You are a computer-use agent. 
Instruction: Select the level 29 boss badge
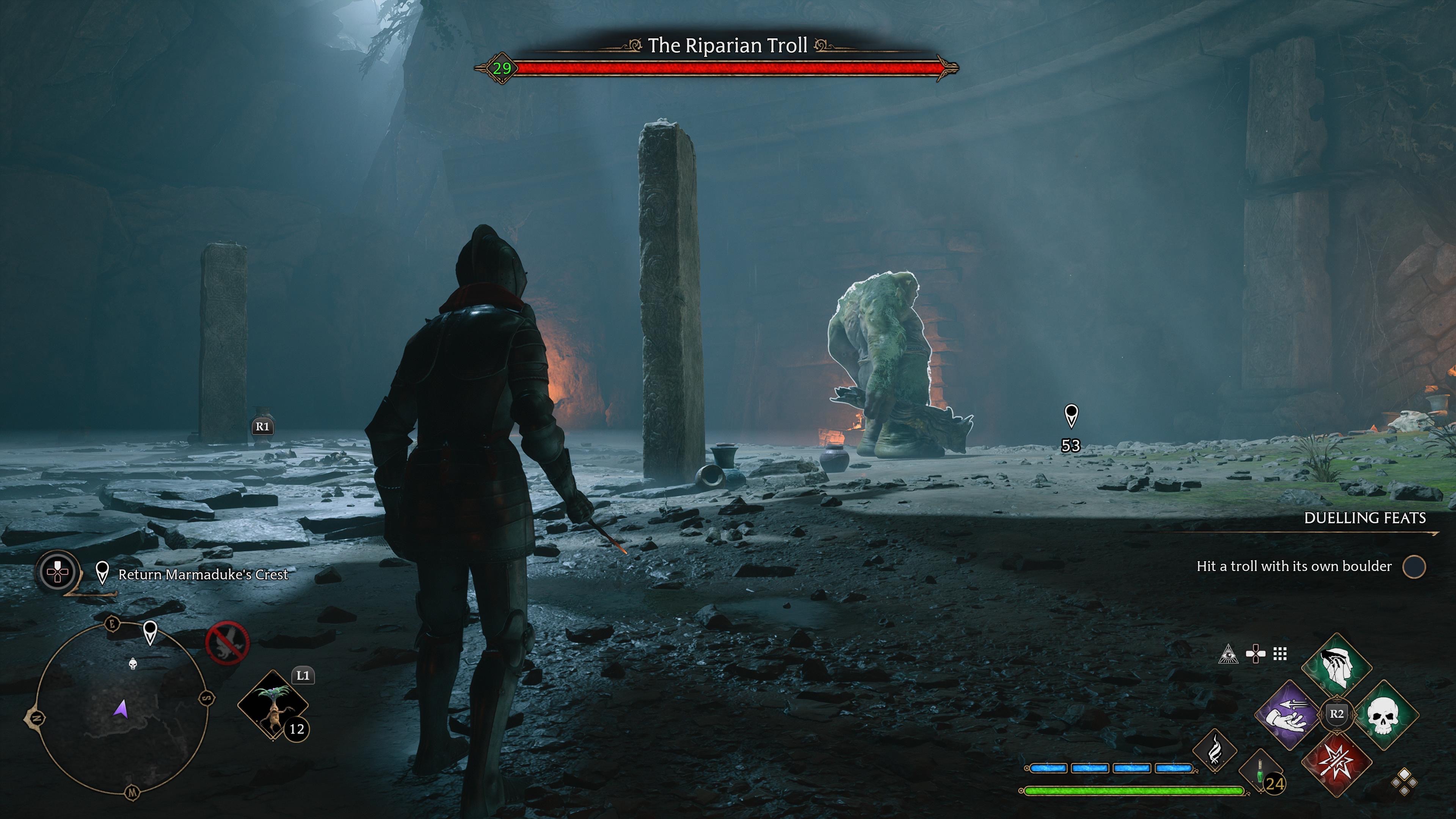501,68
